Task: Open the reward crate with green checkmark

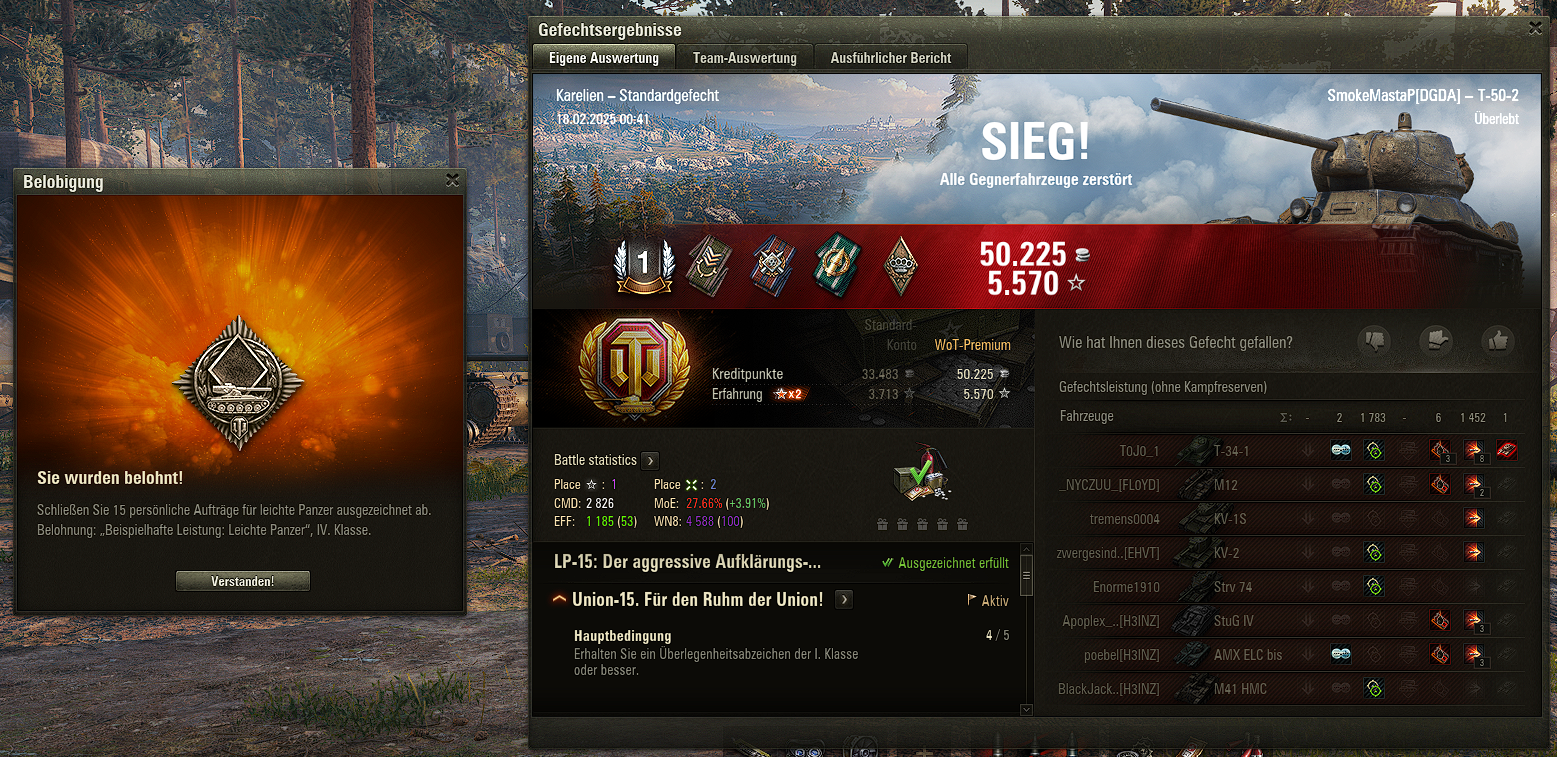Action: tap(920, 475)
